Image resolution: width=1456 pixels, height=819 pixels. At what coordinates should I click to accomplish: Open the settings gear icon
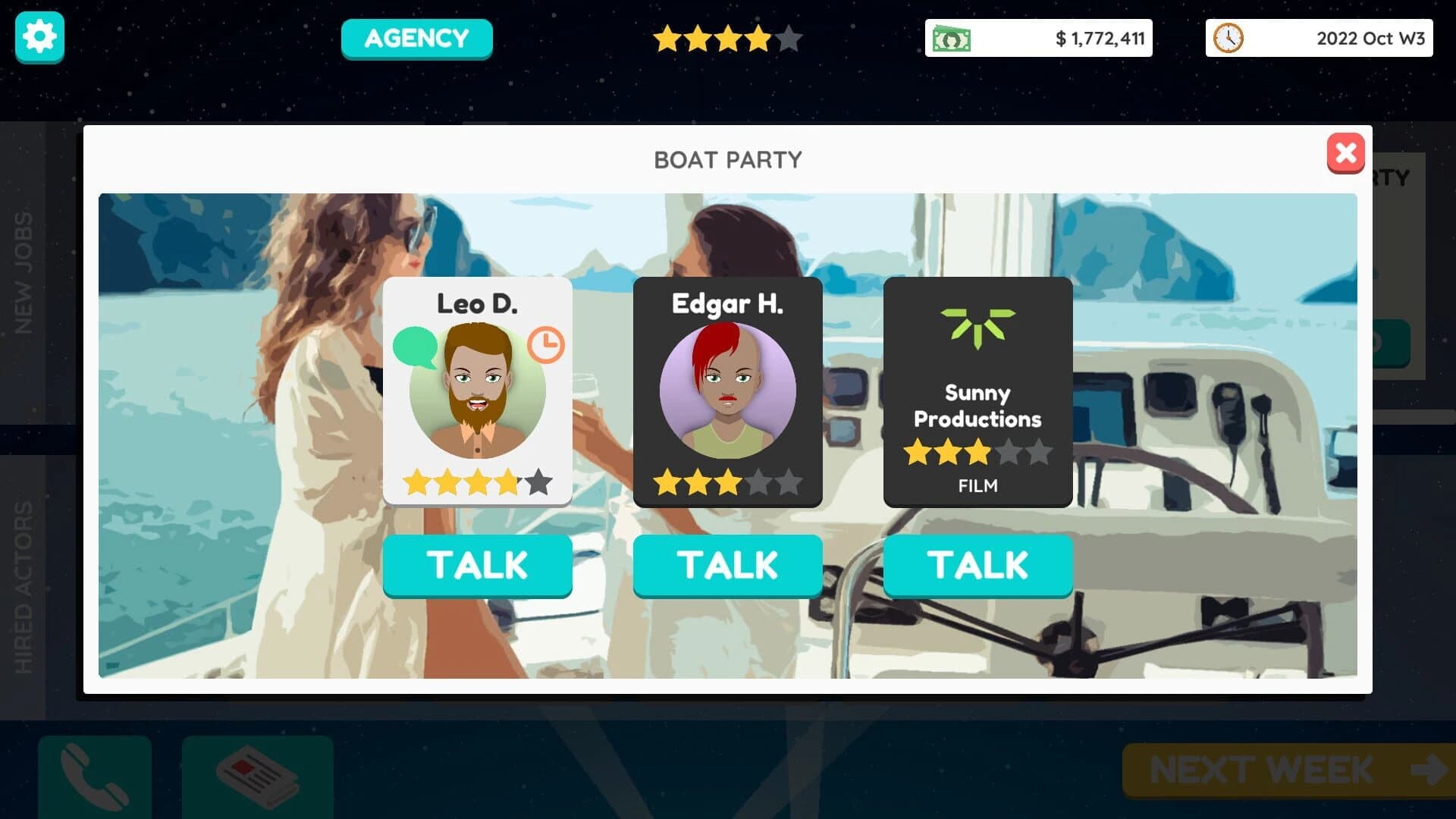(39, 36)
